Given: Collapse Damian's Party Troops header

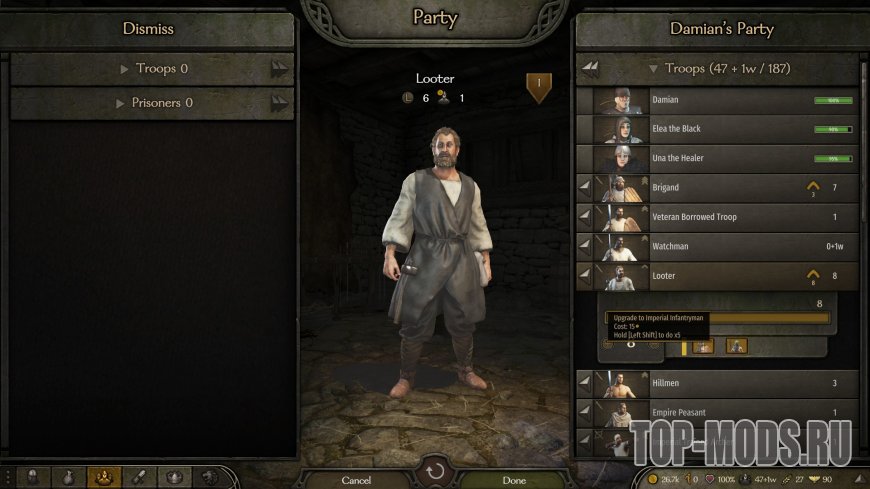Looking at the screenshot, I should coord(720,69).
